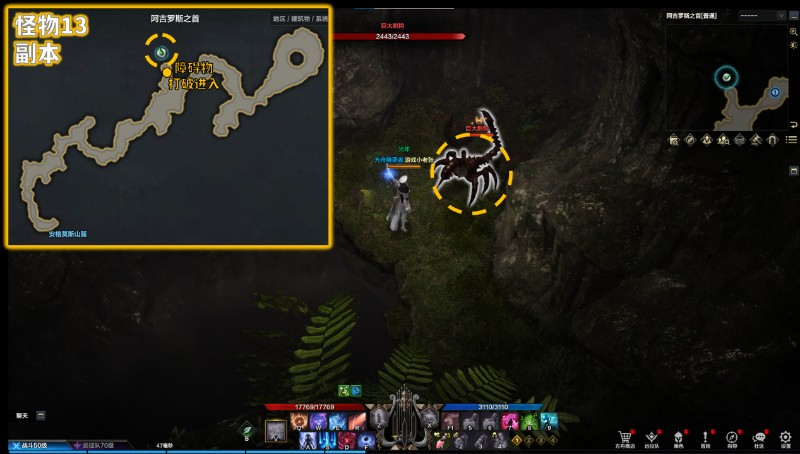Open the 冒险 adventure sword menu
The width and height of the screenshot is (800, 454).
pos(705,437)
